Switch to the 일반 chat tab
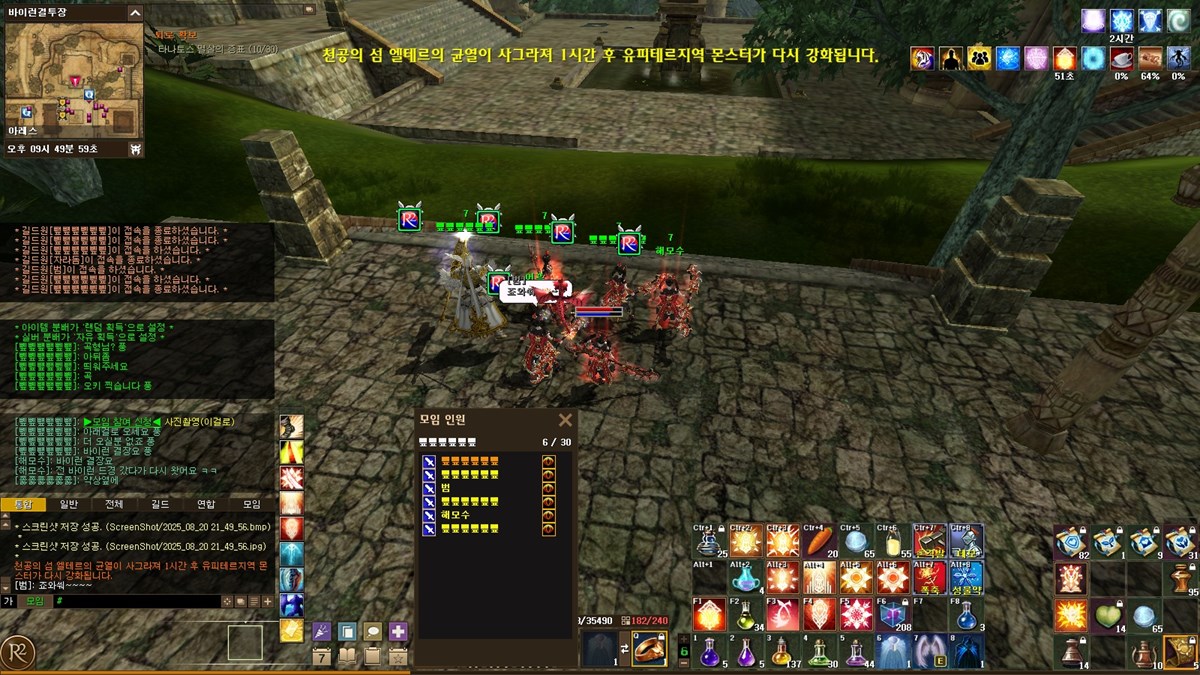Viewport: 1200px width, 675px height. (x=68, y=505)
